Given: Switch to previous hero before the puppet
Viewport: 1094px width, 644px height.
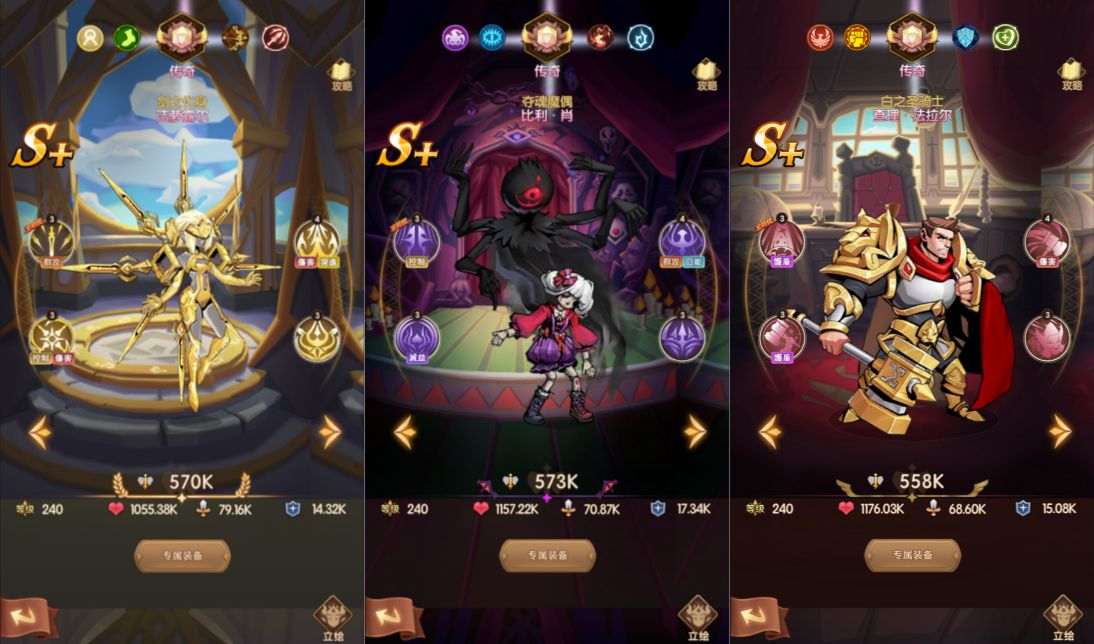Looking at the screenshot, I should pos(404,432).
